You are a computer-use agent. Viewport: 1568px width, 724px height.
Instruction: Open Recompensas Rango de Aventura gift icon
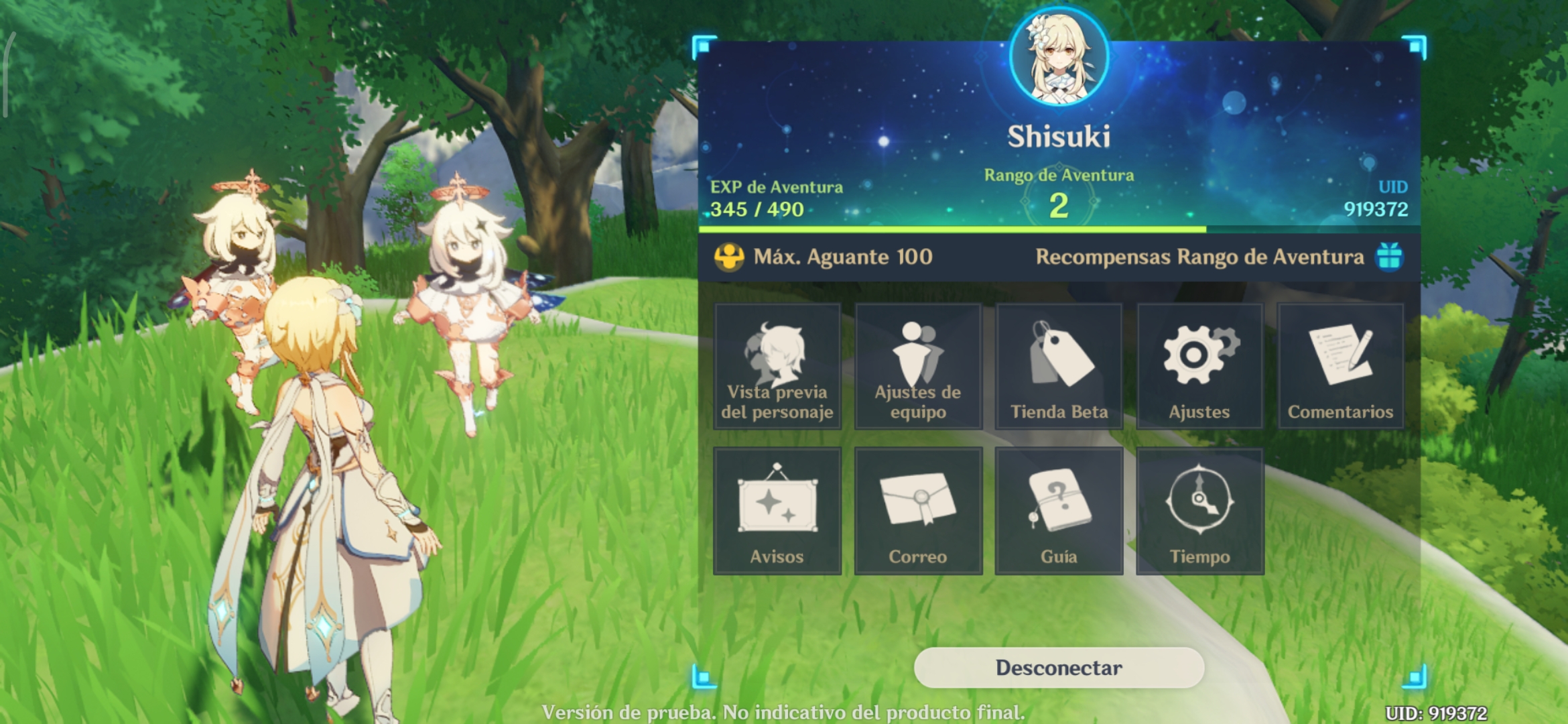point(1389,257)
